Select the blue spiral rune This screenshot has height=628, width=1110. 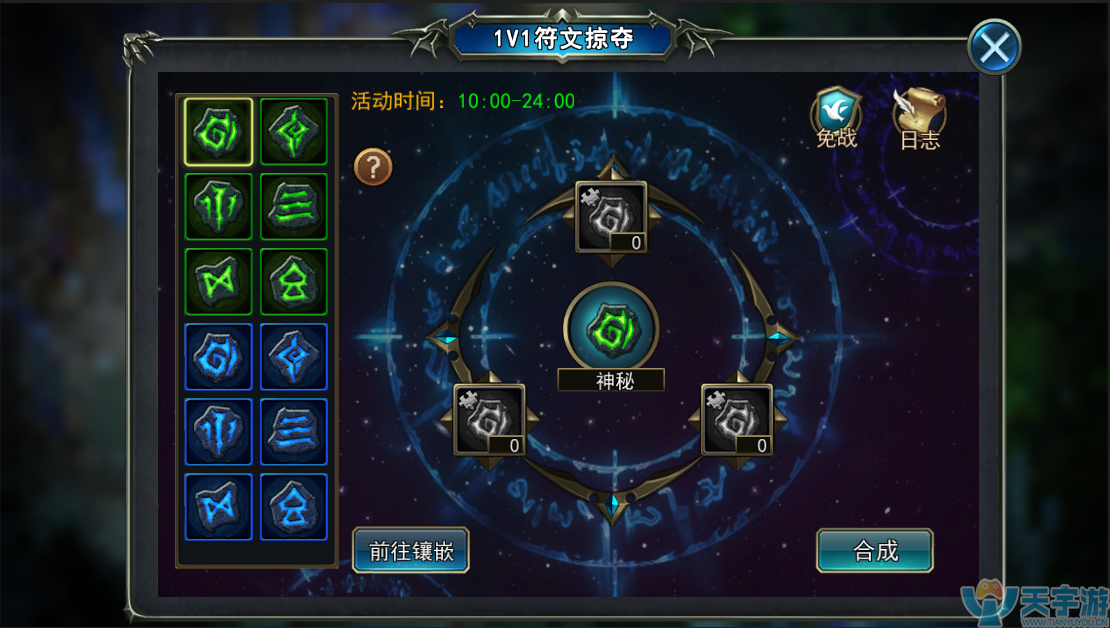pos(219,356)
